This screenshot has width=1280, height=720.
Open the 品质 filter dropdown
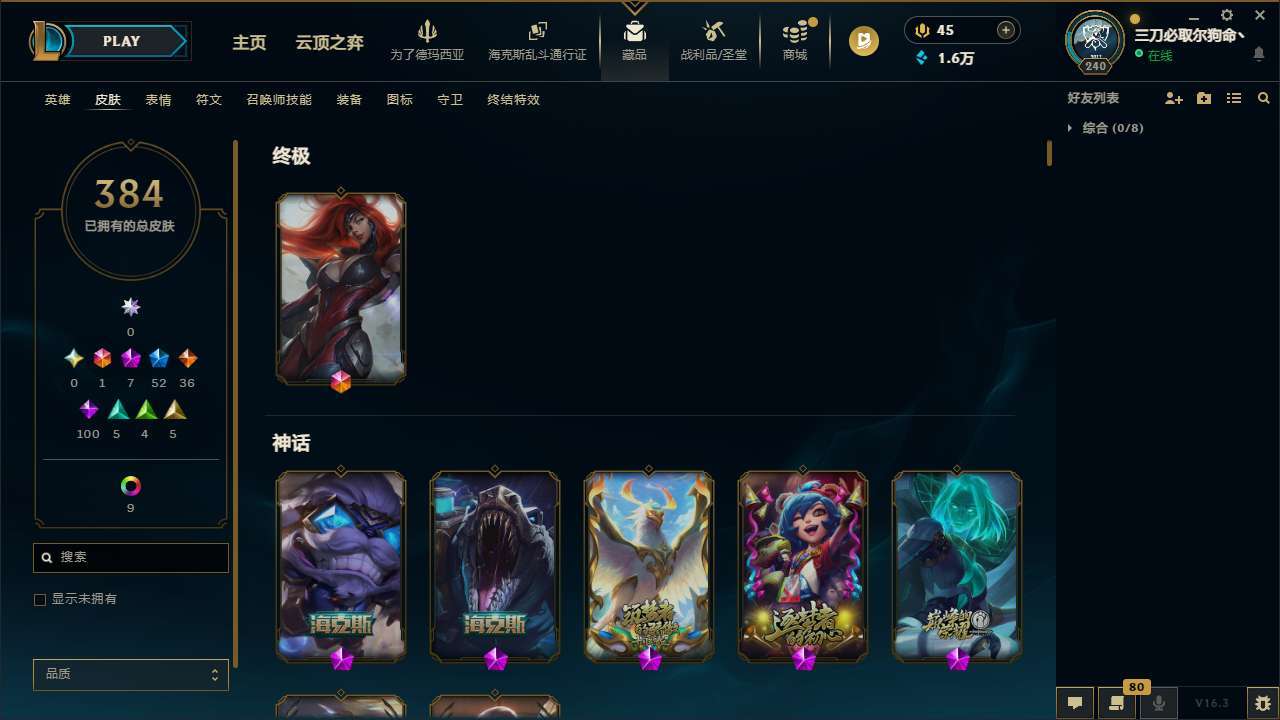click(130, 674)
